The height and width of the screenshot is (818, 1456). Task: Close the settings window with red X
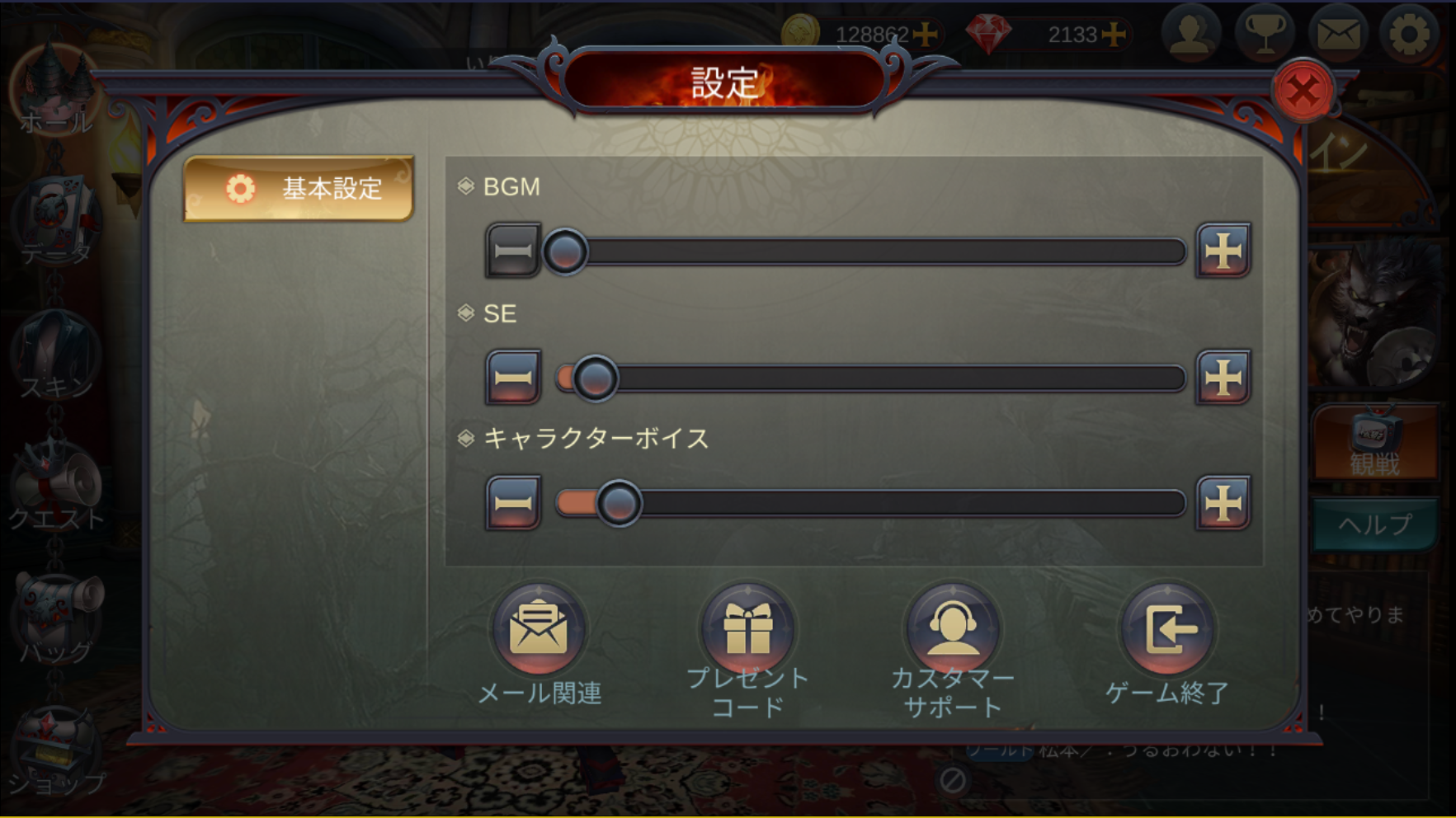tap(1303, 91)
